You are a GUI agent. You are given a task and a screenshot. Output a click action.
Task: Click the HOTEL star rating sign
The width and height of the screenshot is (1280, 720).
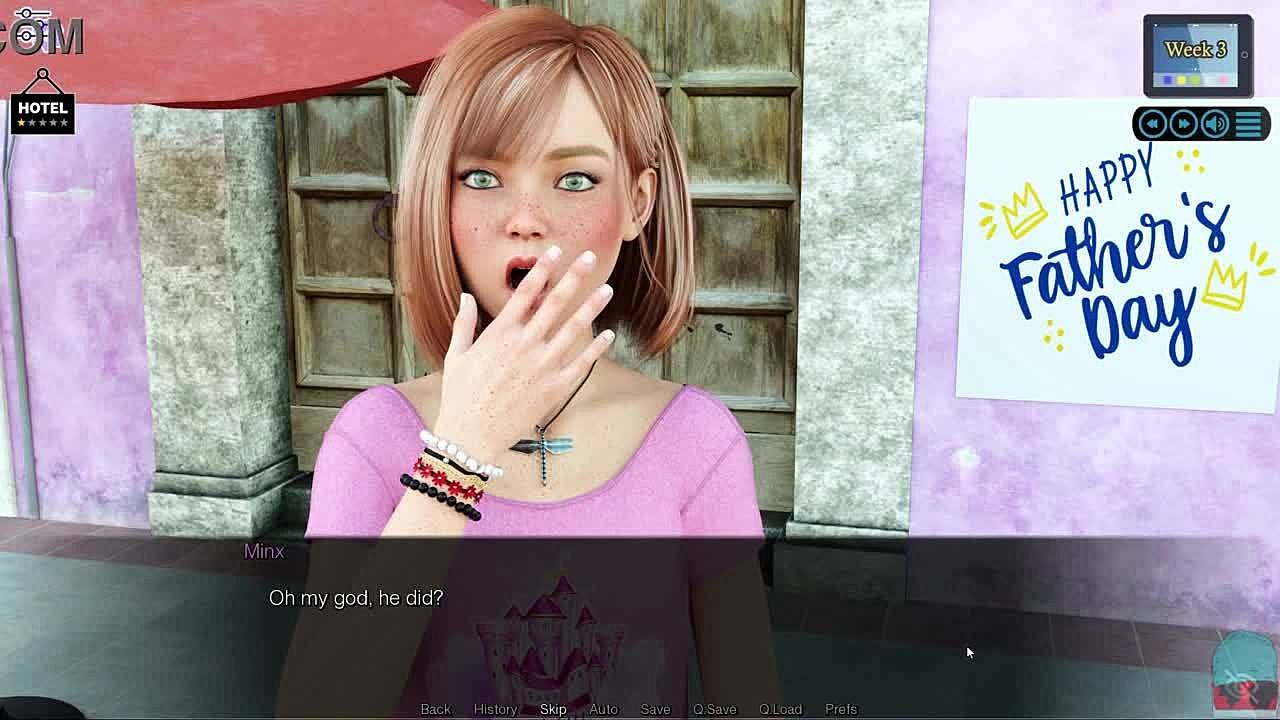coord(42,109)
